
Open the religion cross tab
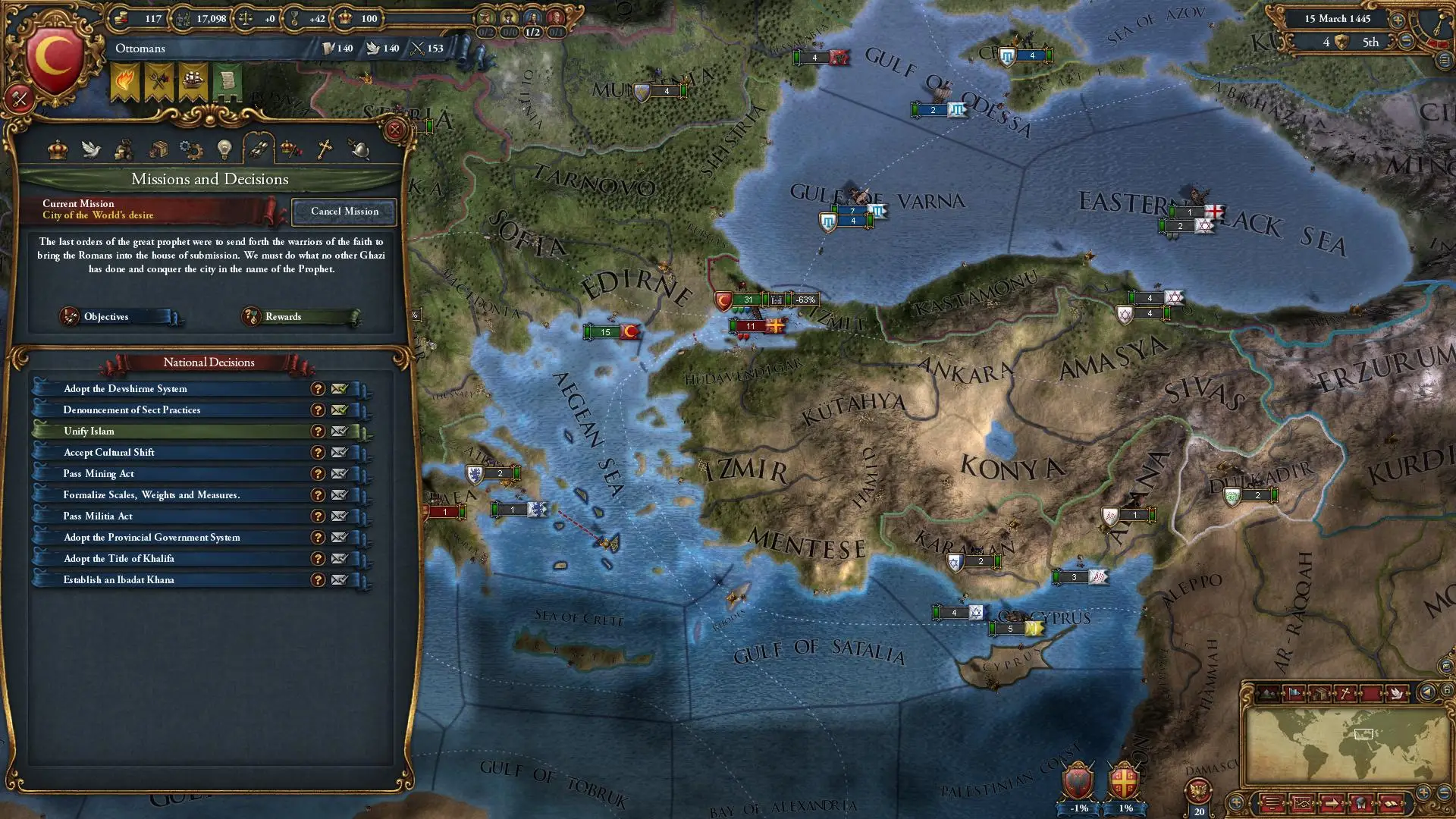[x=325, y=149]
